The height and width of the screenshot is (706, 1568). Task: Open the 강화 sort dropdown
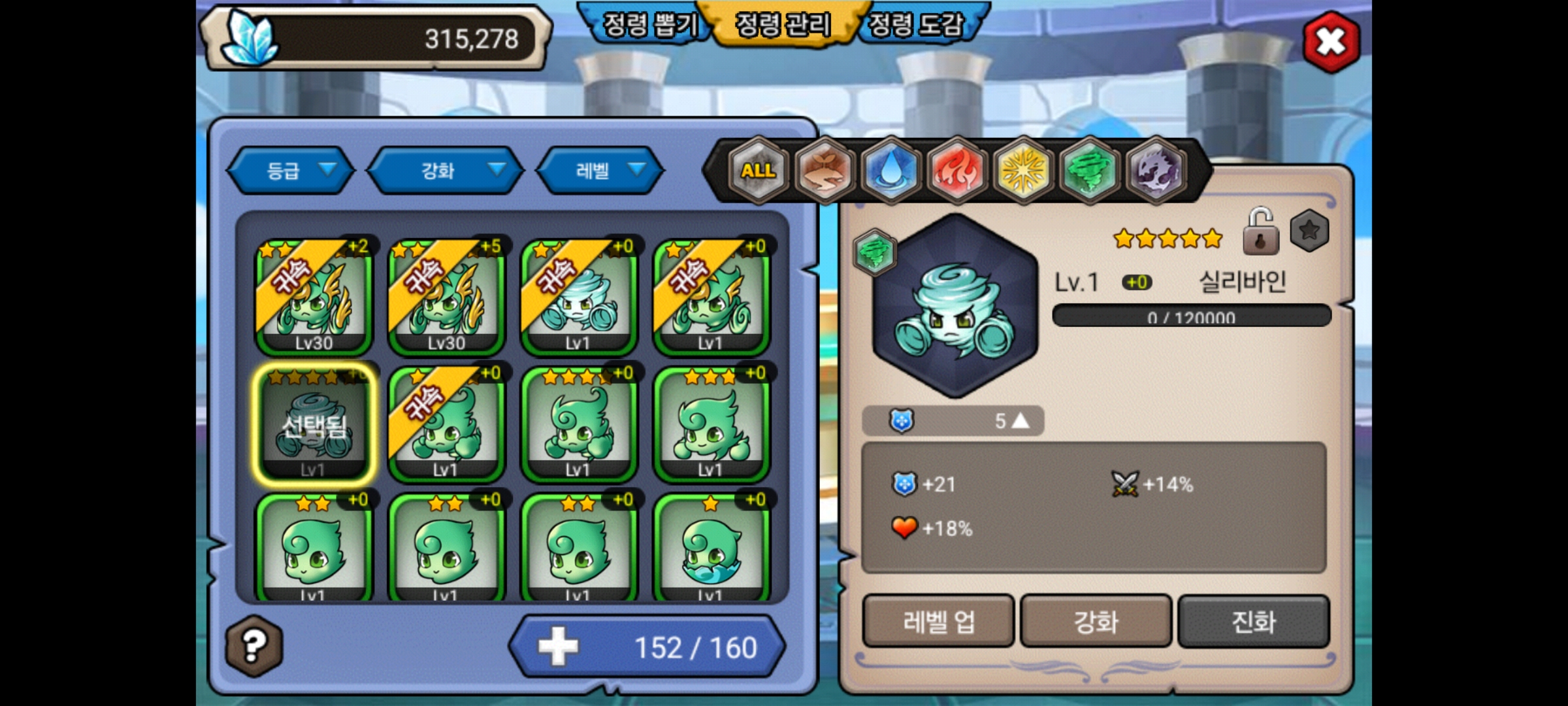[446, 171]
